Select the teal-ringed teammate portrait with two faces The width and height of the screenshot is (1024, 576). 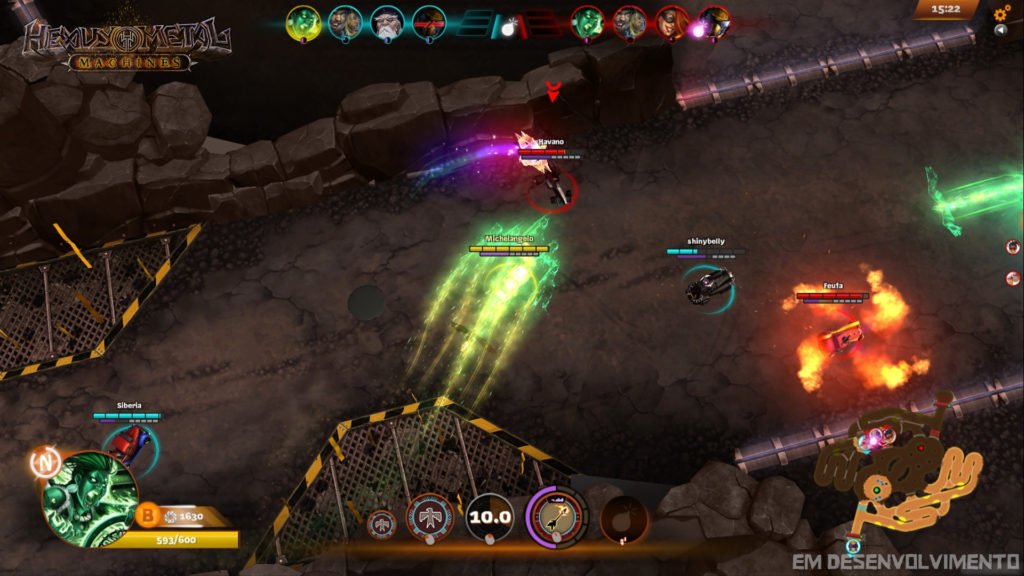[x=345, y=22]
